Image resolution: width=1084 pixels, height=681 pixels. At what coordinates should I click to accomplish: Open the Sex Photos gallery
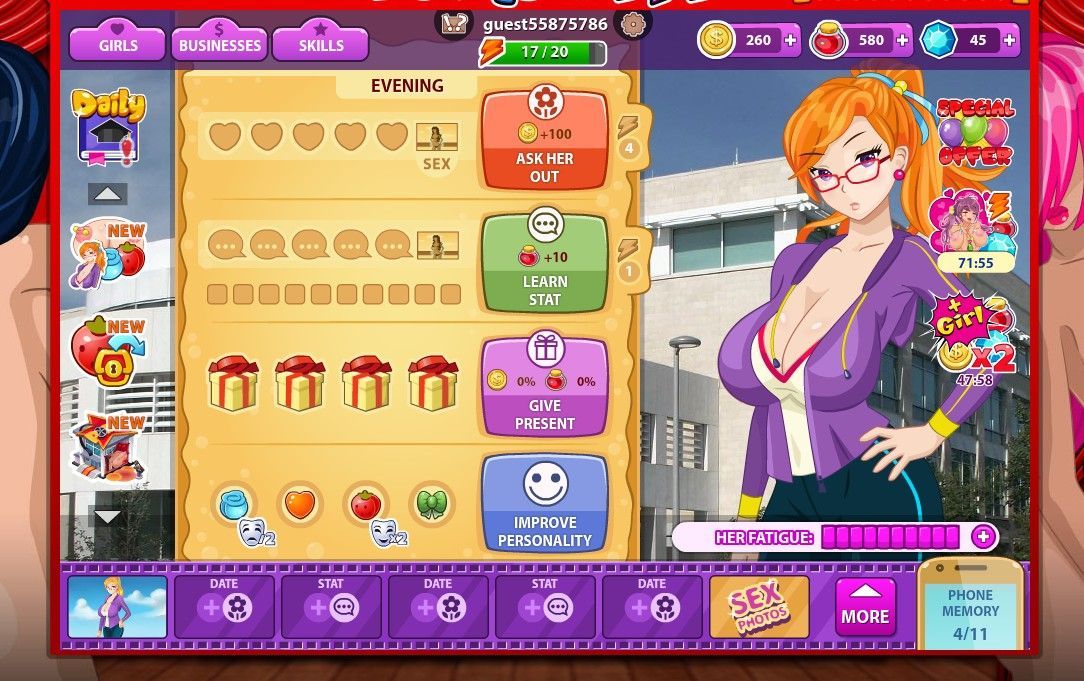tap(760, 607)
